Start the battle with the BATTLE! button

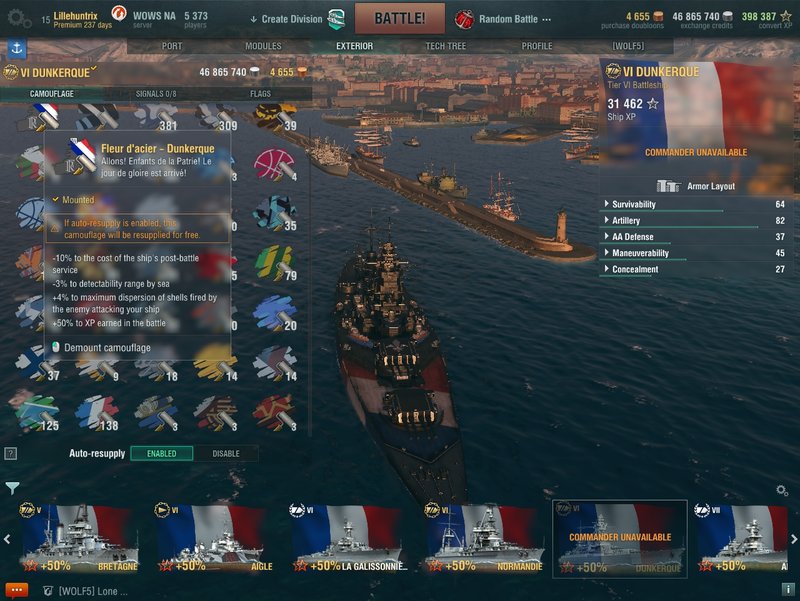pos(399,18)
